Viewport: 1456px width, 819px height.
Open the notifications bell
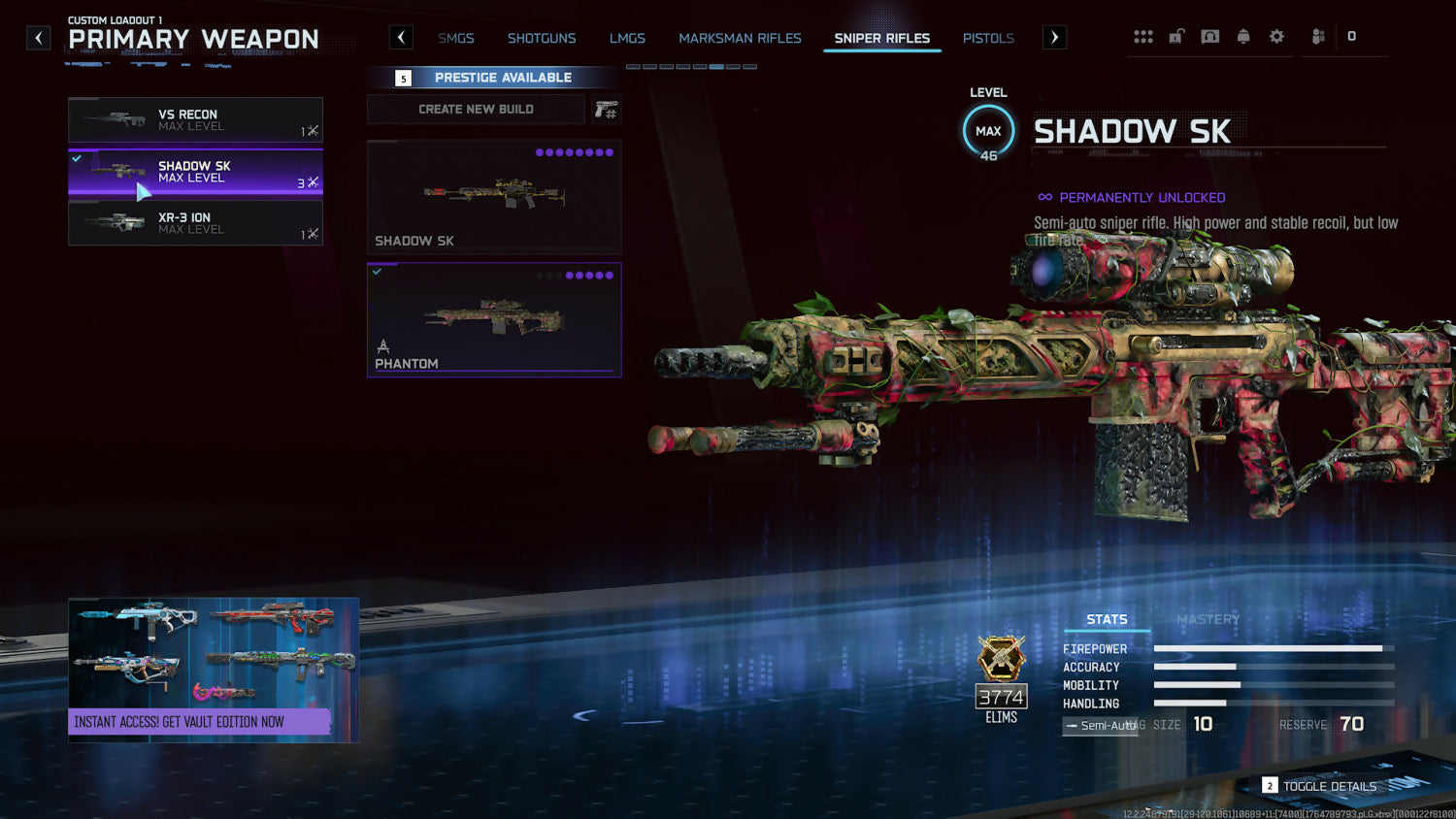click(x=1243, y=37)
